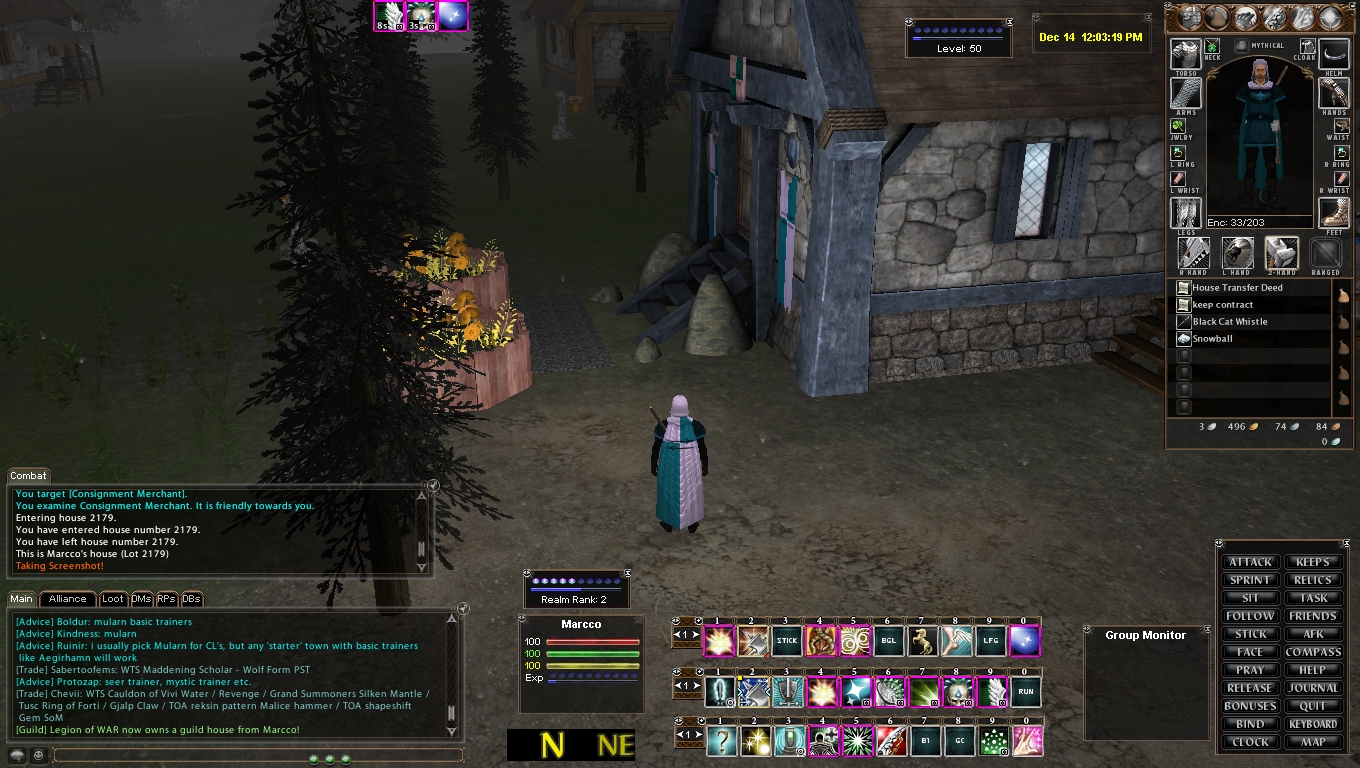
Task: Open the Loot chat tab
Action: [x=113, y=599]
